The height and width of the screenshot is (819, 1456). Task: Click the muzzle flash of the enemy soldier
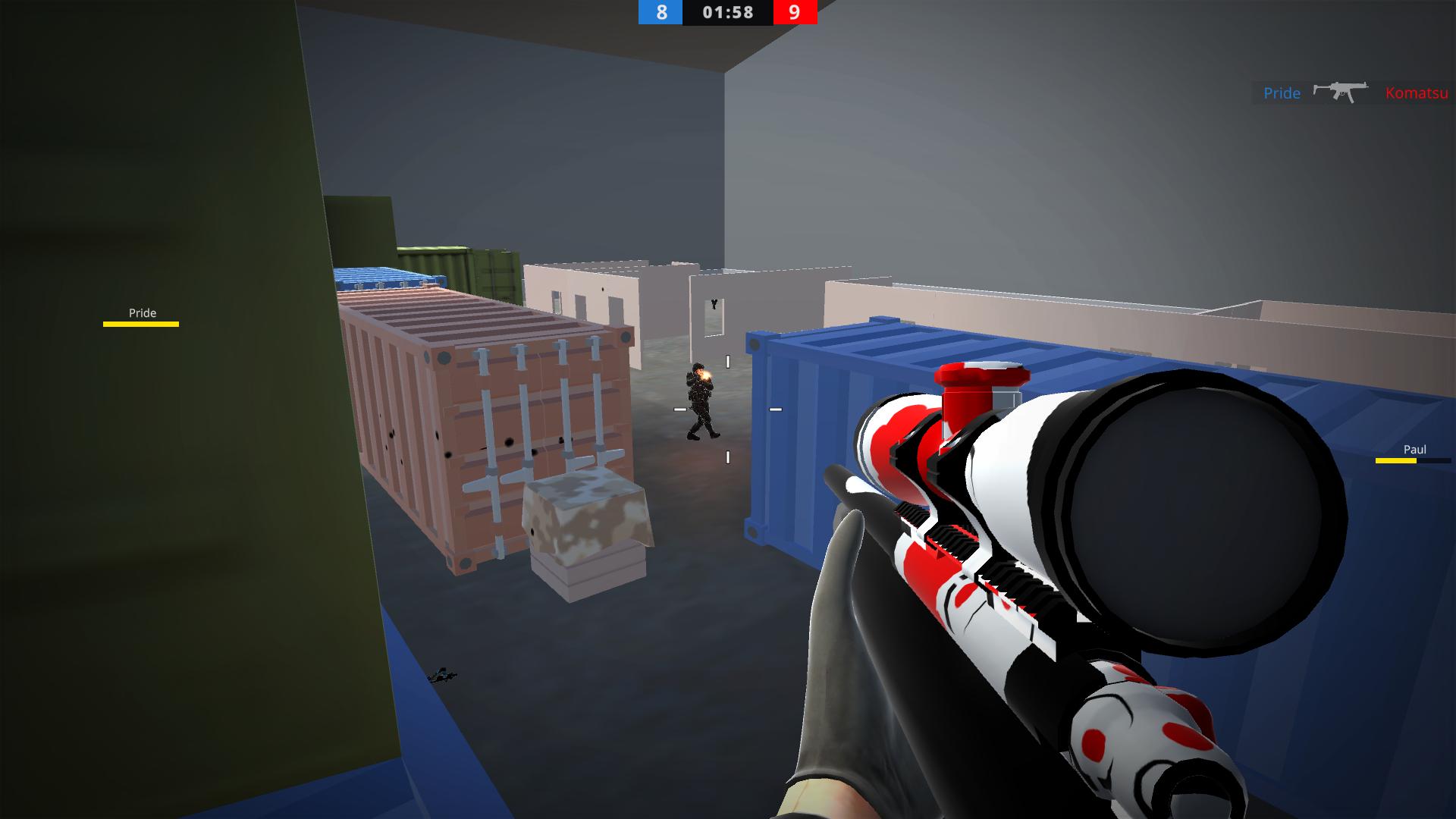(707, 375)
